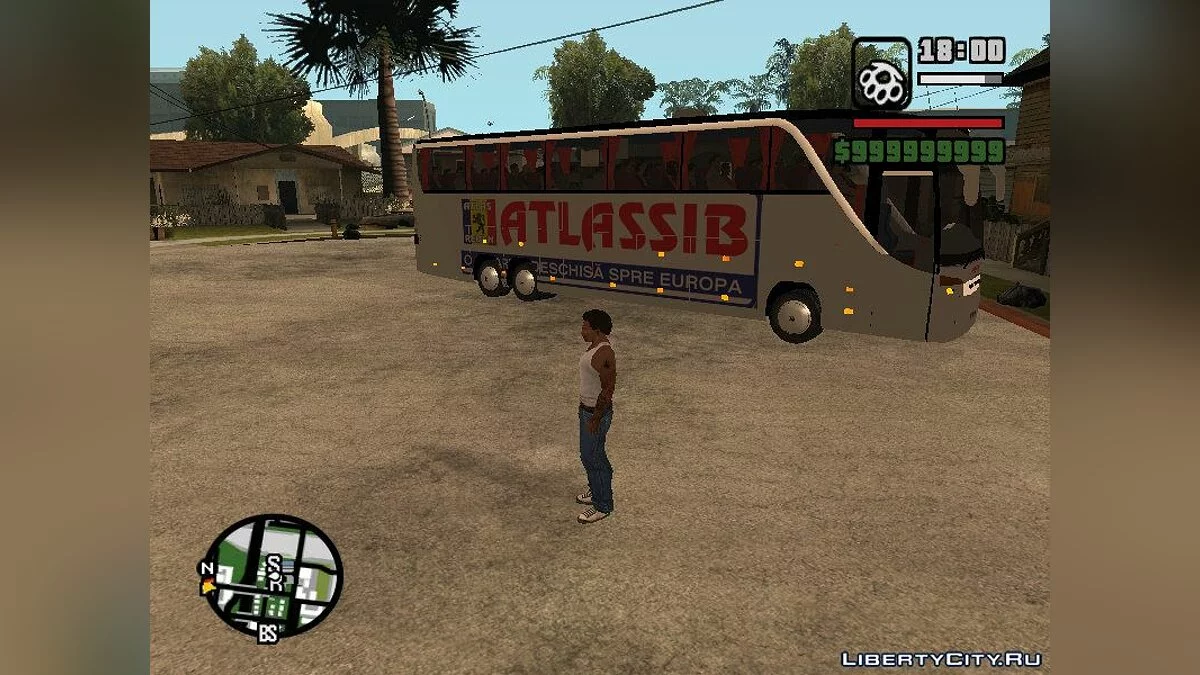Select the BS marker on the radar

(x=267, y=633)
